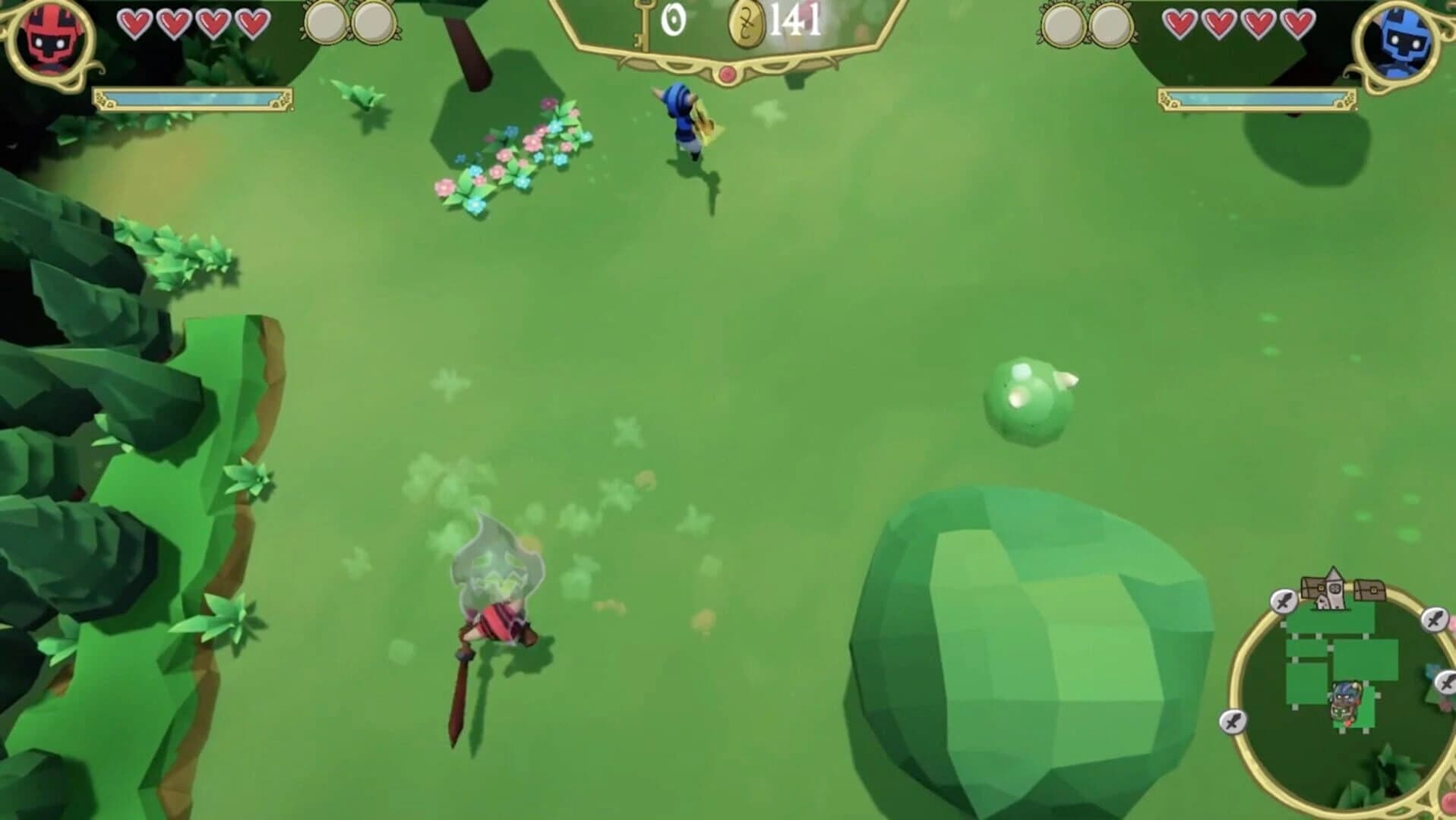1456x820 pixels.
Task: Click the player marker inside the minimap
Action: 1345,701
